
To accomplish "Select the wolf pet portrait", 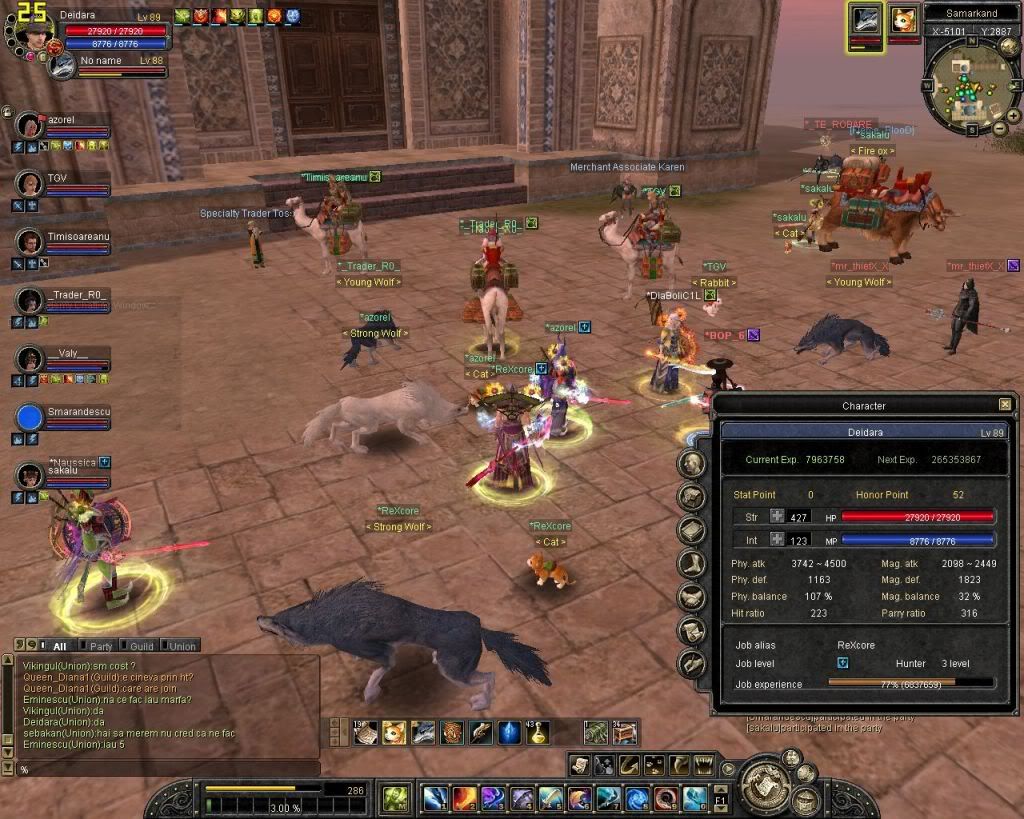I will pyautogui.click(x=863, y=21).
